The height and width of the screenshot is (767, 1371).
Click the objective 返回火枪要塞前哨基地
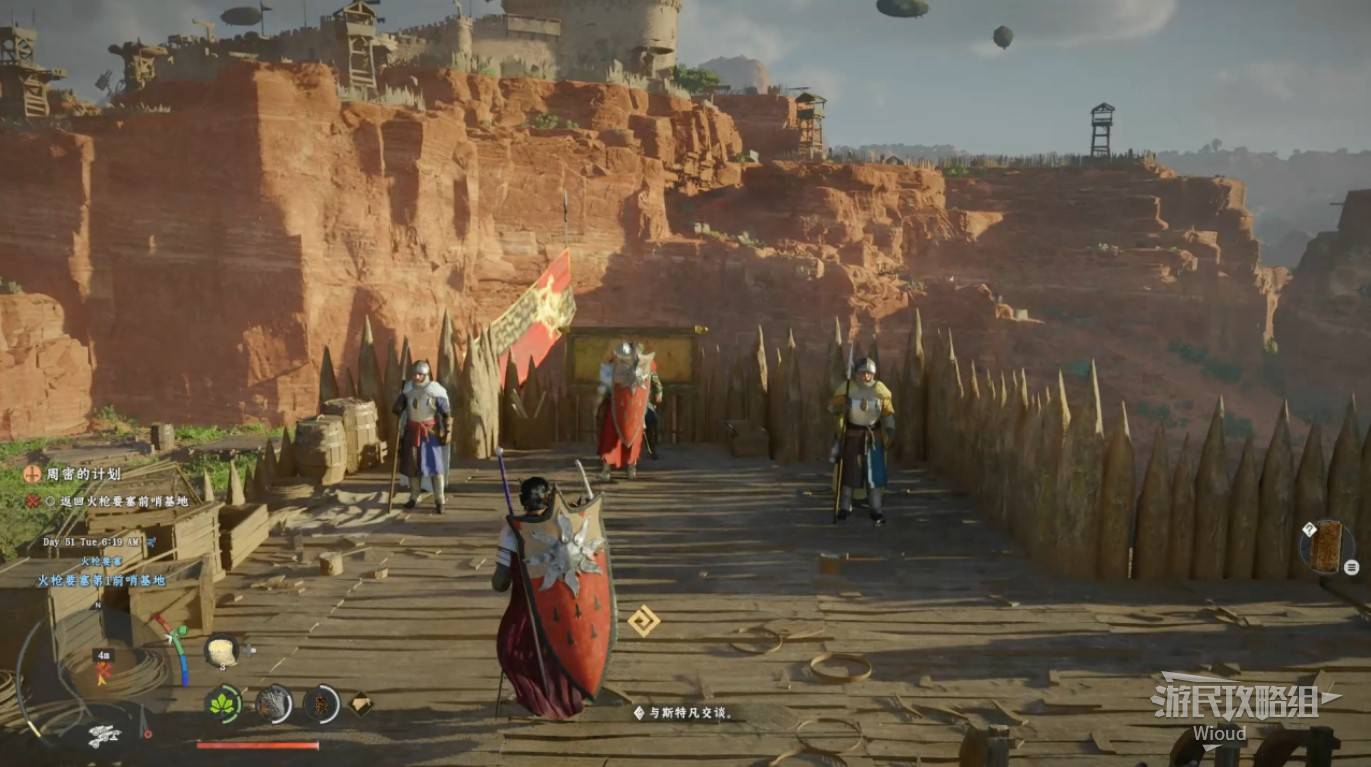pos(108,500)
